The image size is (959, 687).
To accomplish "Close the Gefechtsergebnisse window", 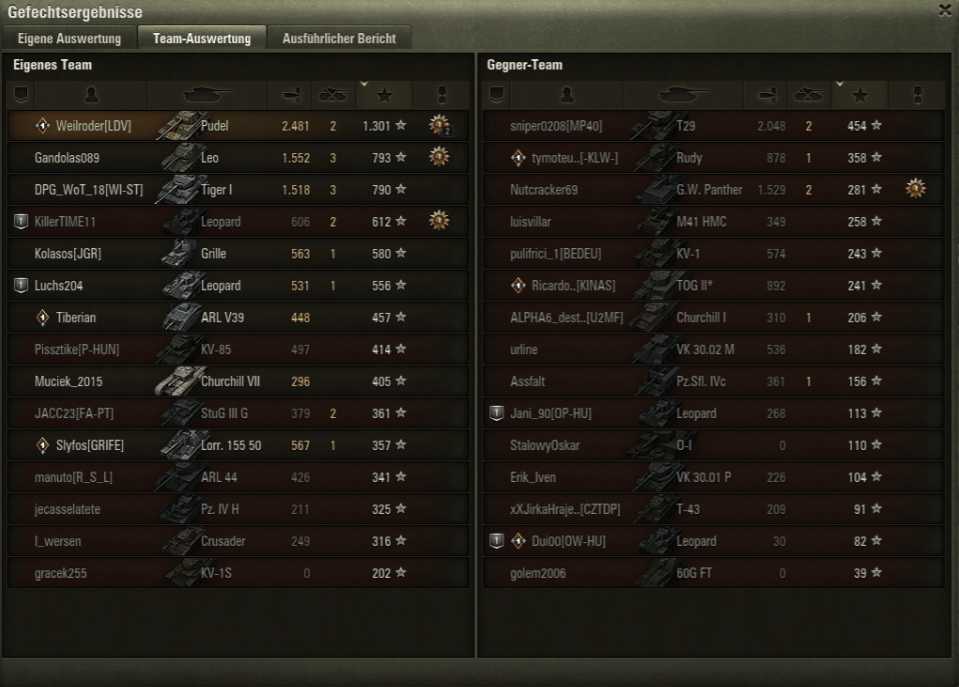I will (945, 10).
